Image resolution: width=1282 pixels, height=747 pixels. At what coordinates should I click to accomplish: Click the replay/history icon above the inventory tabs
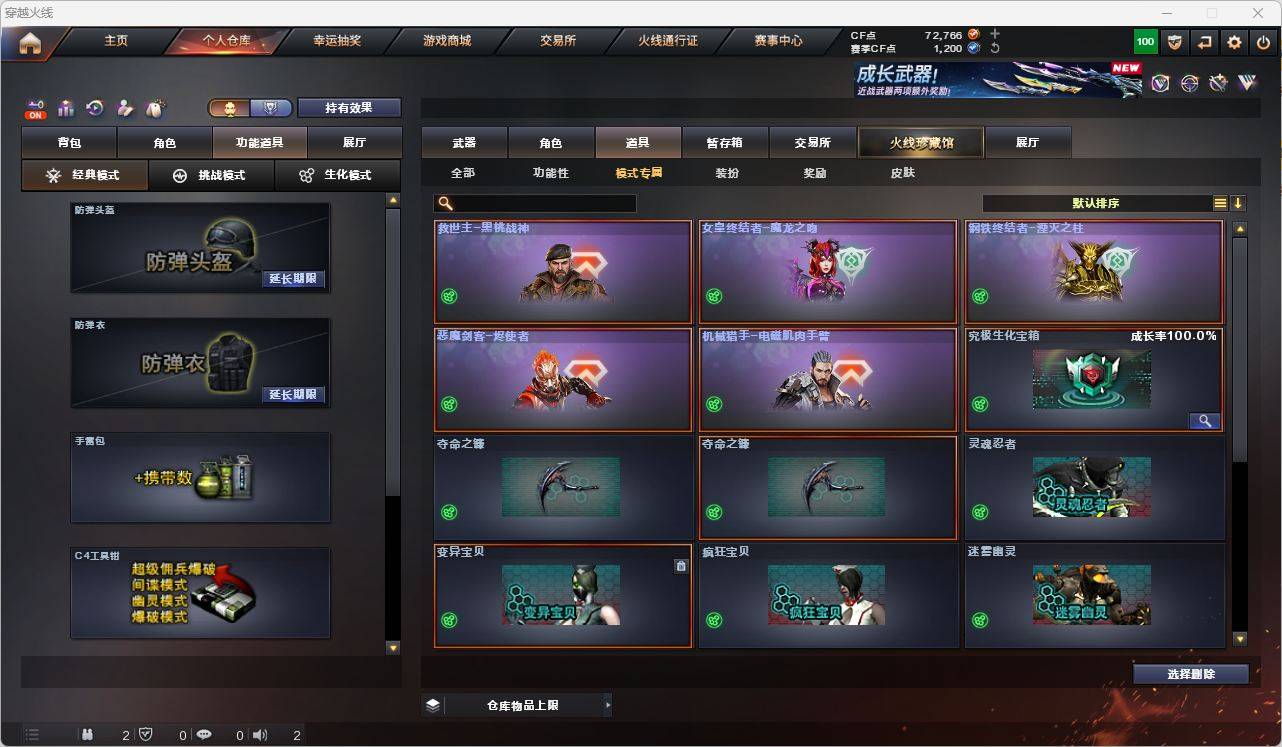click(95, 108)
